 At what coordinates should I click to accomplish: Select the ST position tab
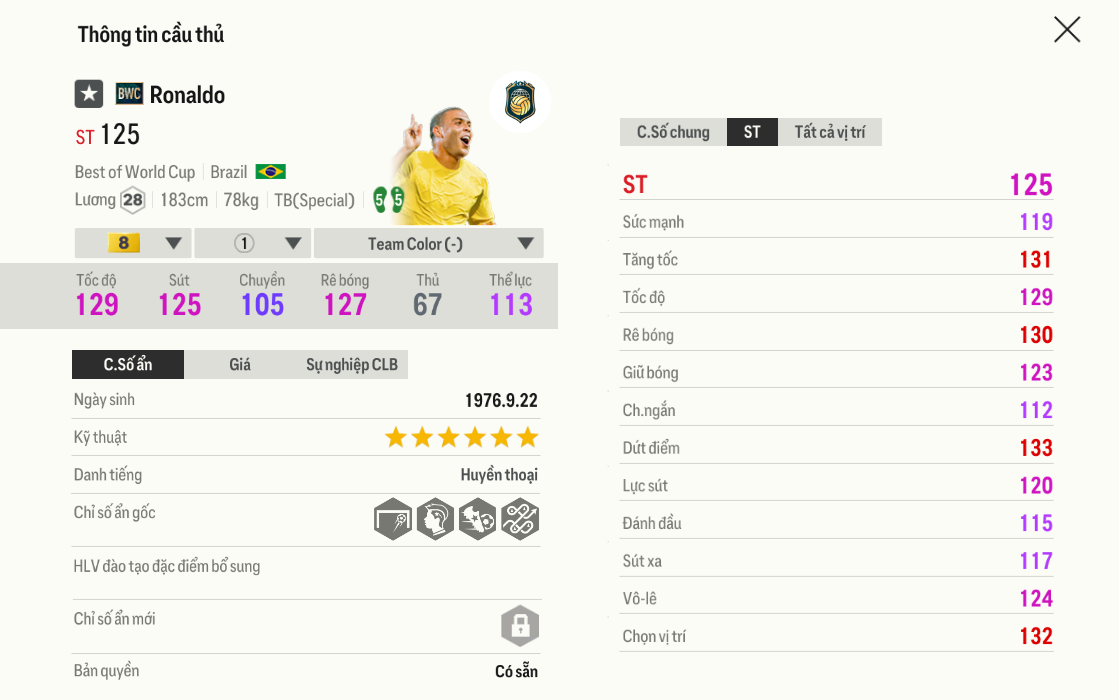pyautogui.click(x=752, y=132)
